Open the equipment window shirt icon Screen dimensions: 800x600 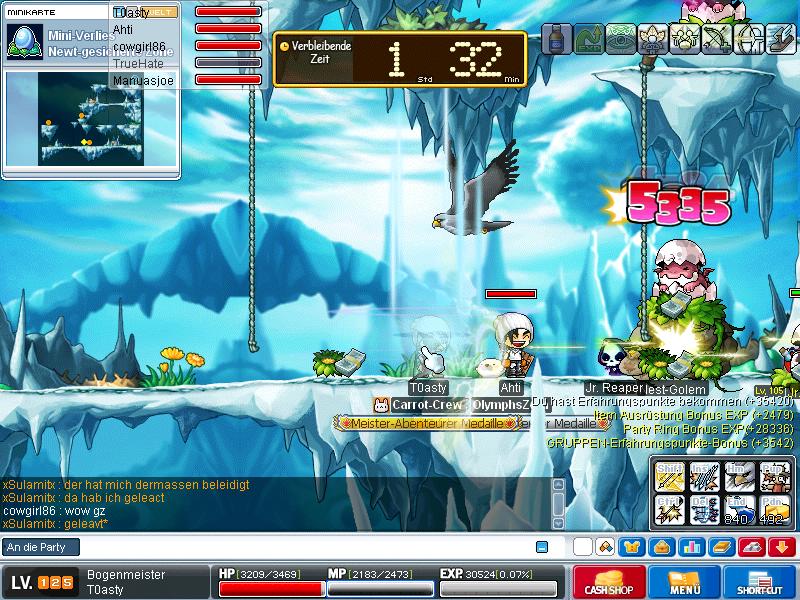point(632,547)
